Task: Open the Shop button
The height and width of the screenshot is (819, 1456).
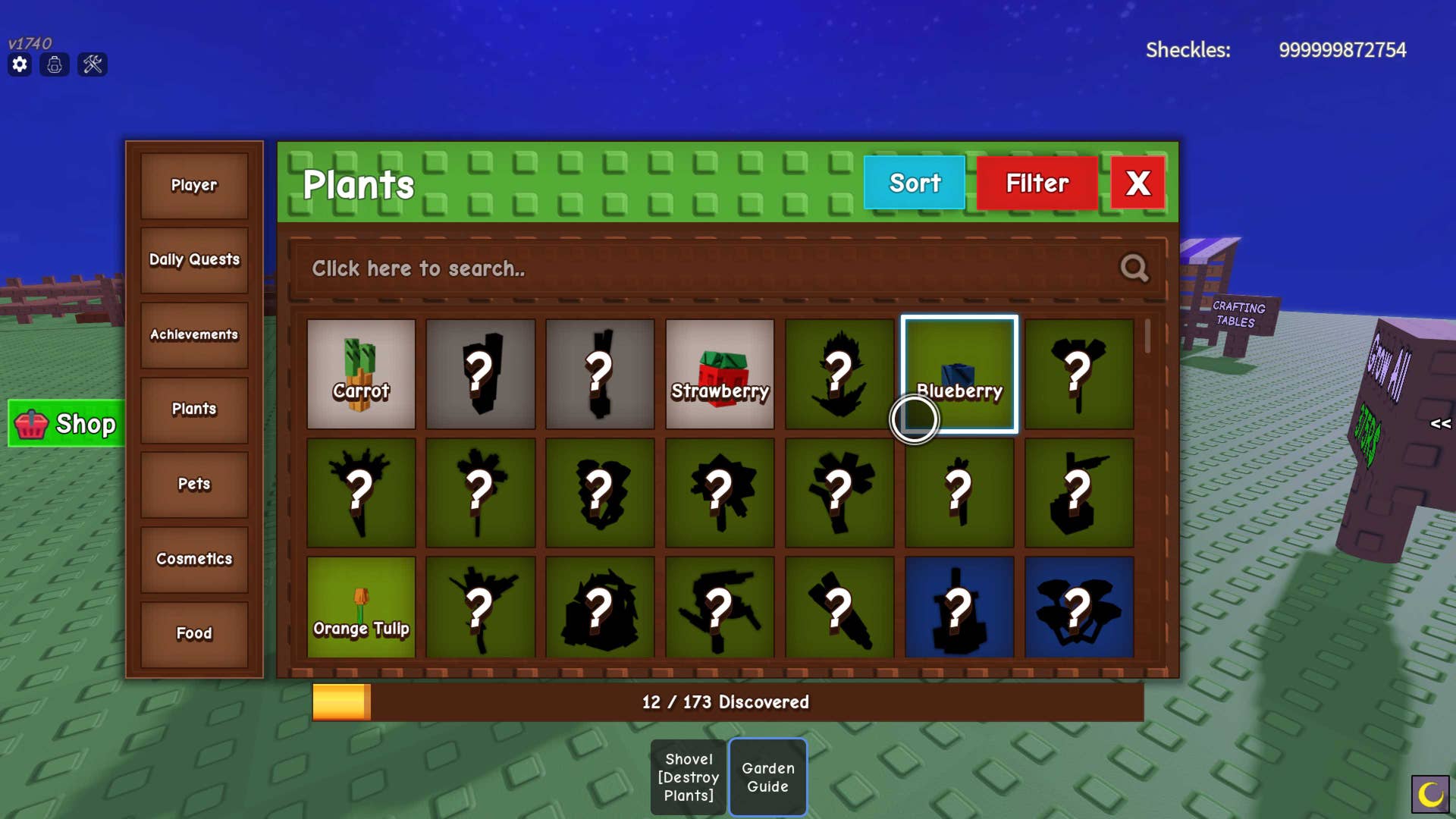Action: tap(67, 423)
